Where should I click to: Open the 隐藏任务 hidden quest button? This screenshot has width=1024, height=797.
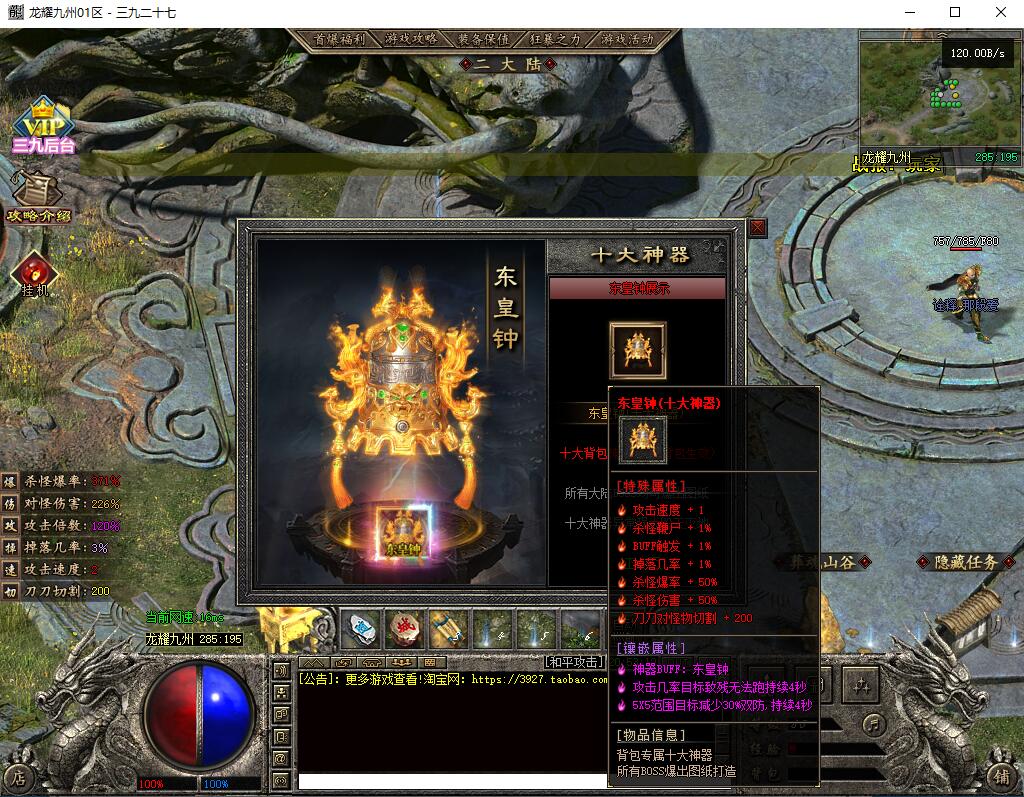tap(966, 563)
